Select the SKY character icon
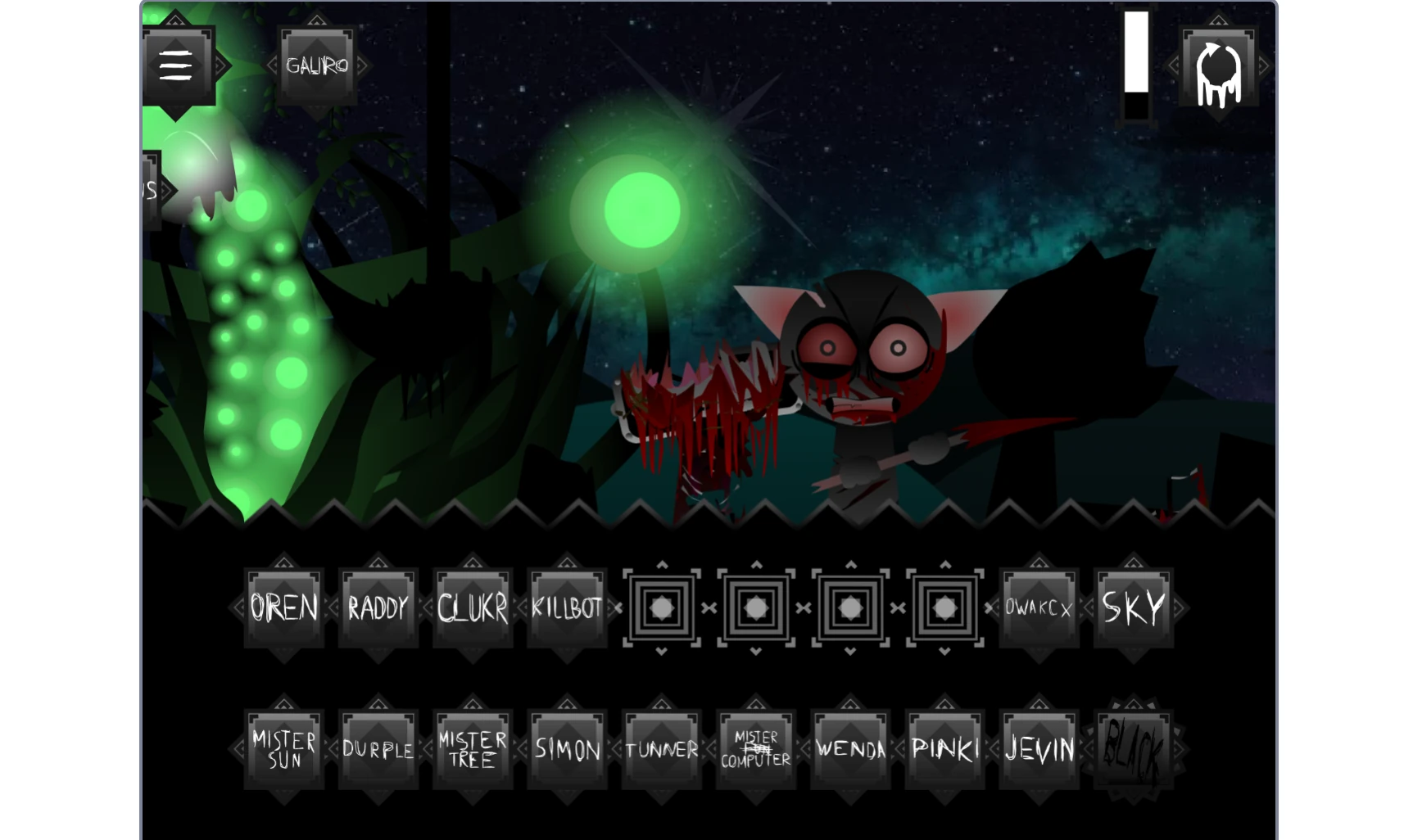 tap(1134, 607)
